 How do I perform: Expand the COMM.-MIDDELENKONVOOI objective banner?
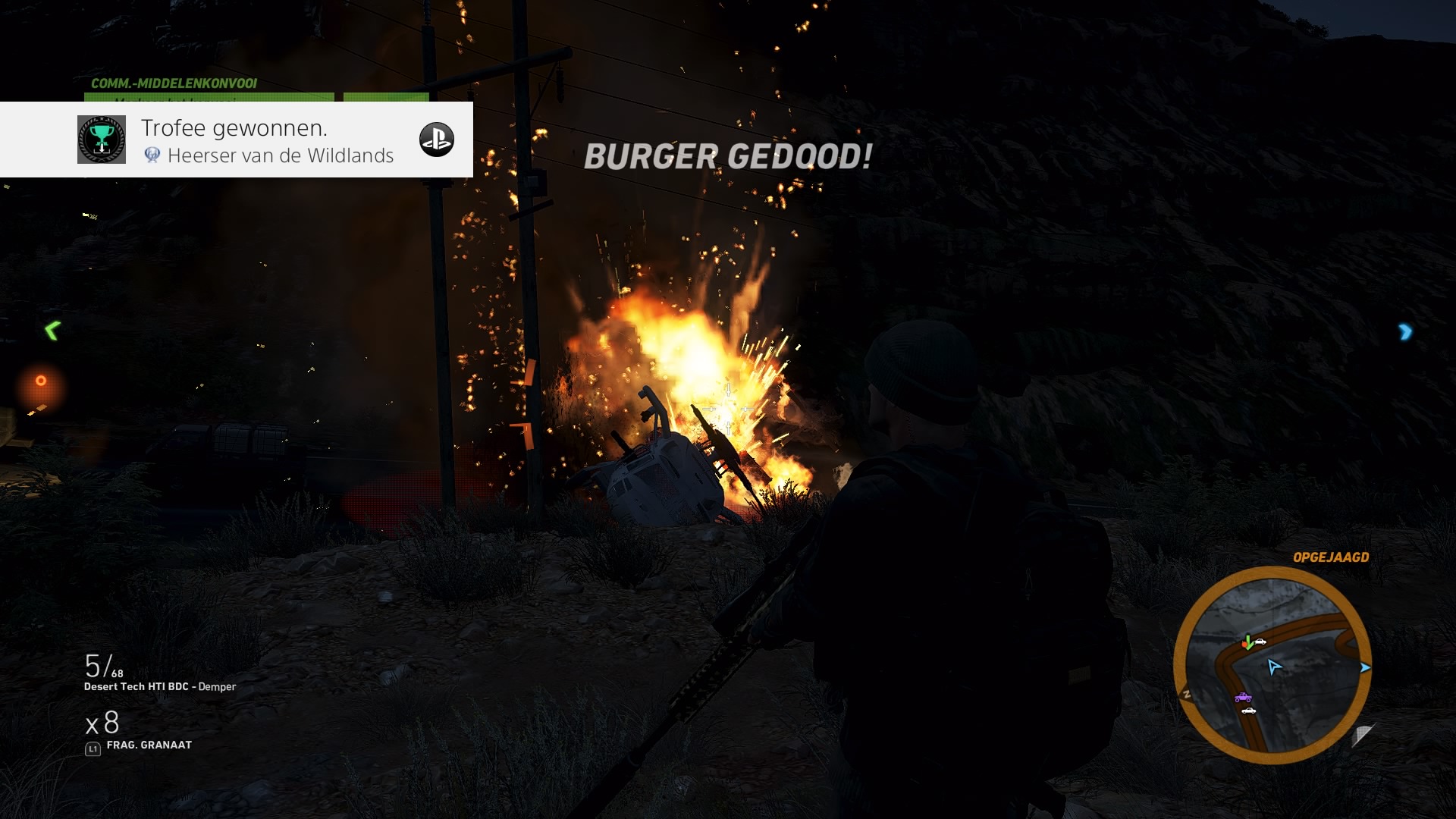[x=174, y=83]
